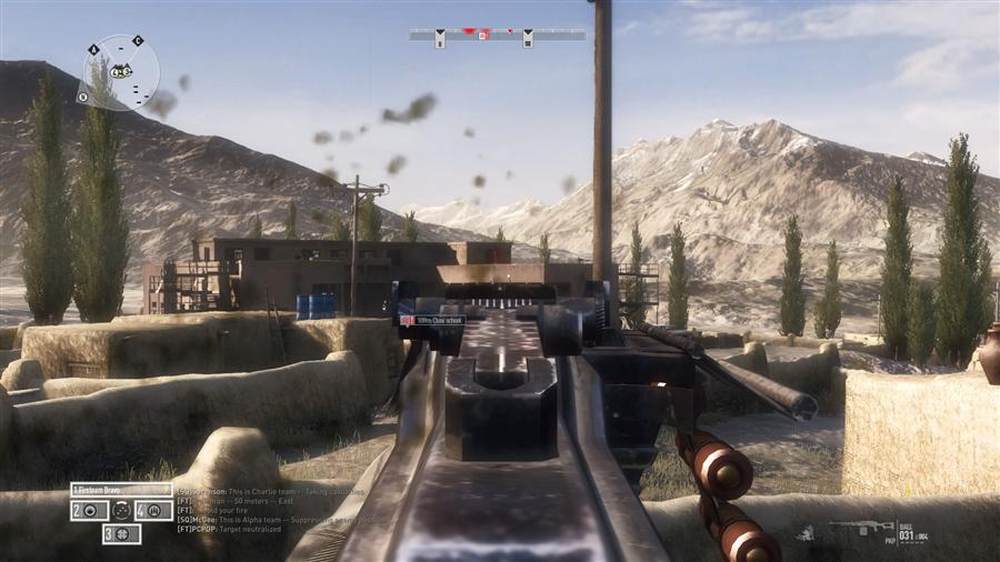Choose squad command slot 2
The width and height of the screenshot is (1000, 562).
click(89, 510)
